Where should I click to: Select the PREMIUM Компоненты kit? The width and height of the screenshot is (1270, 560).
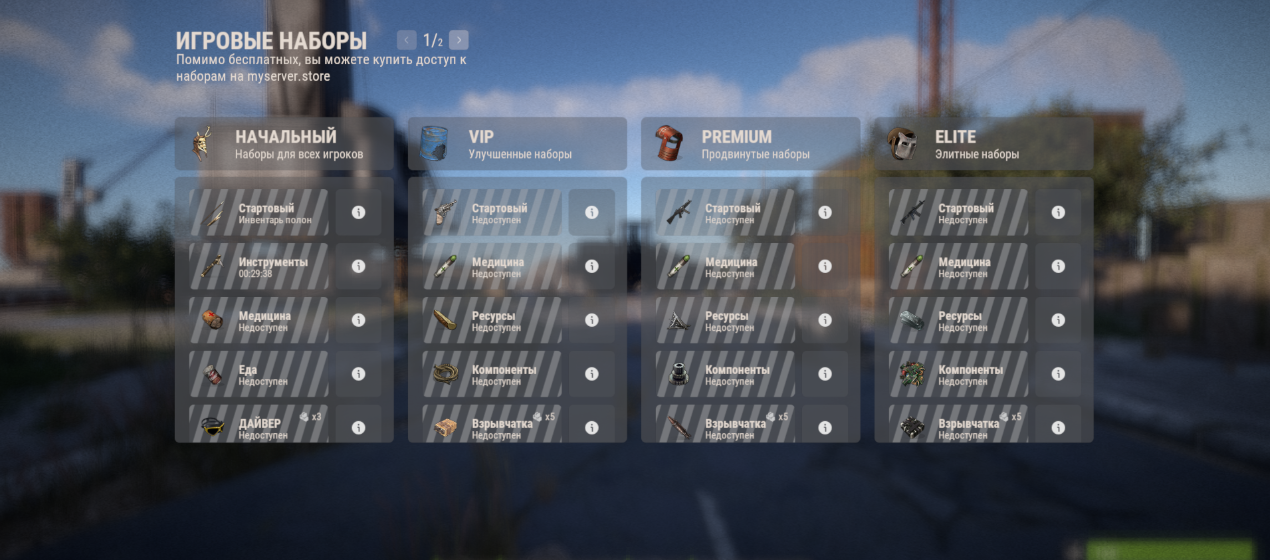[x=724, y=374]
